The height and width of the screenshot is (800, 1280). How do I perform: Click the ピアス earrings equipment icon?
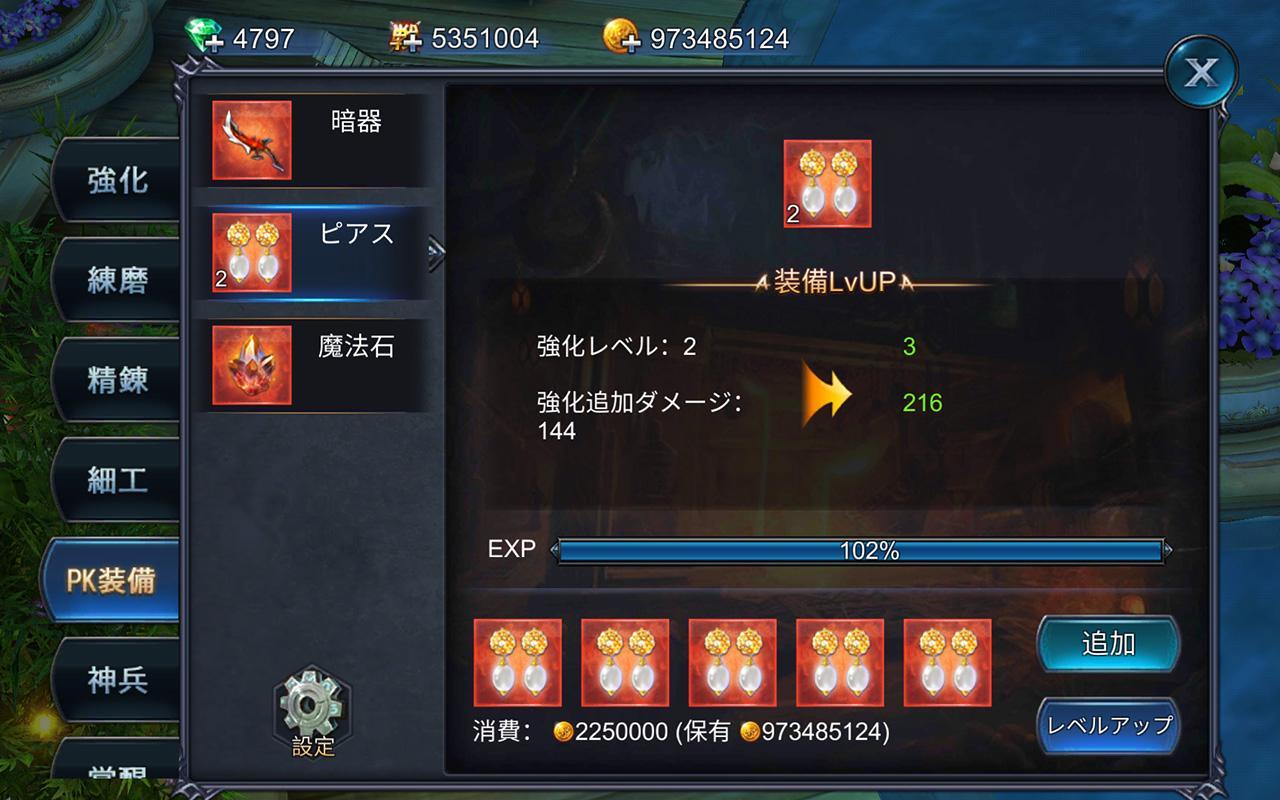(253, 250)
